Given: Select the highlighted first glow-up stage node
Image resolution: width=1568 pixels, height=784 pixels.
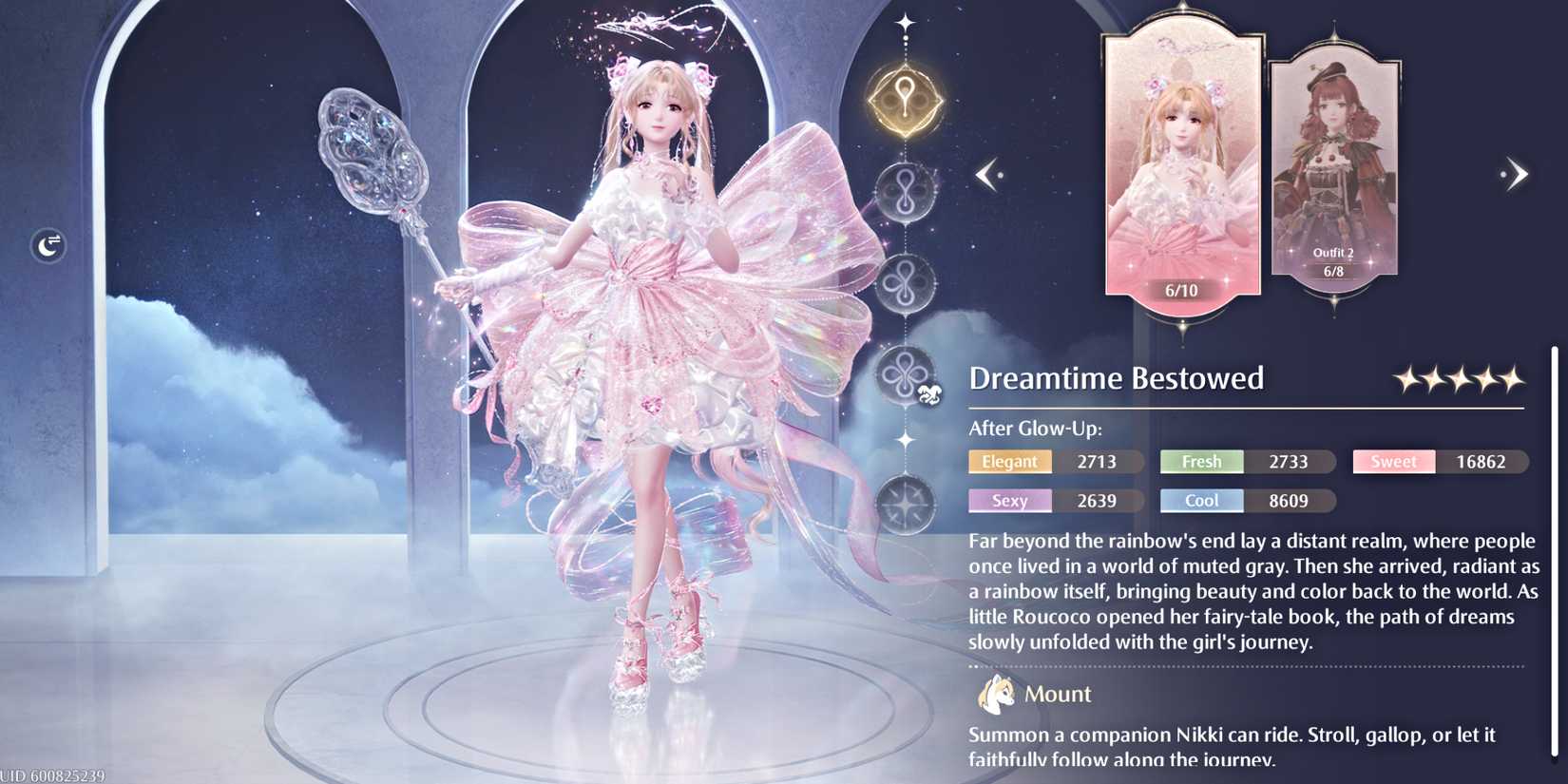Looking at the screenshot, I should pos(905,98).
